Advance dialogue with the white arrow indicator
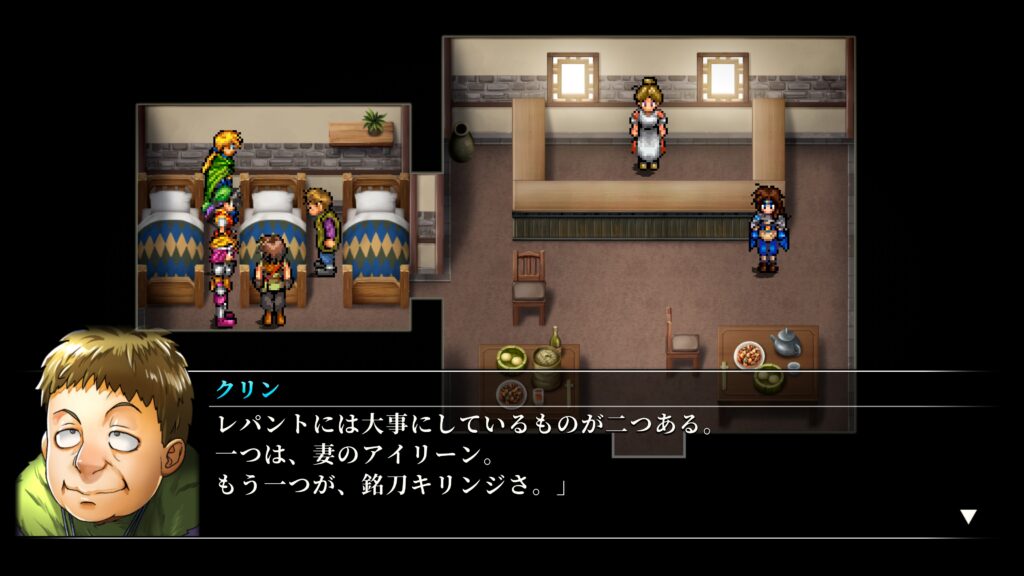This screenshot has width=1024, height=576. coord(967,516)
